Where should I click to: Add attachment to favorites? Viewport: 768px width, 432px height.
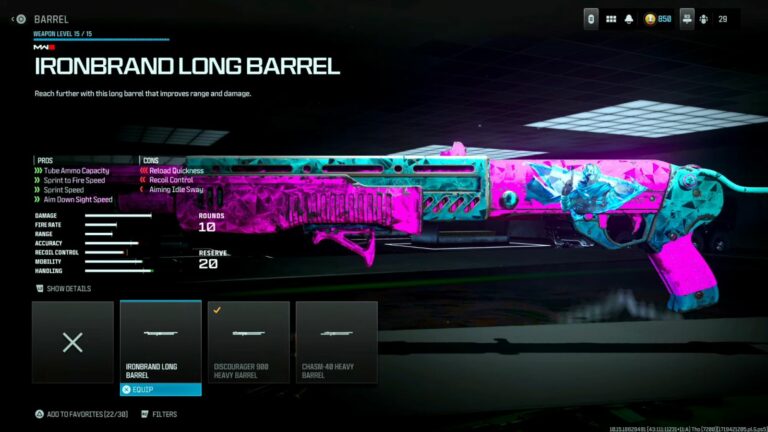[78, 413]
